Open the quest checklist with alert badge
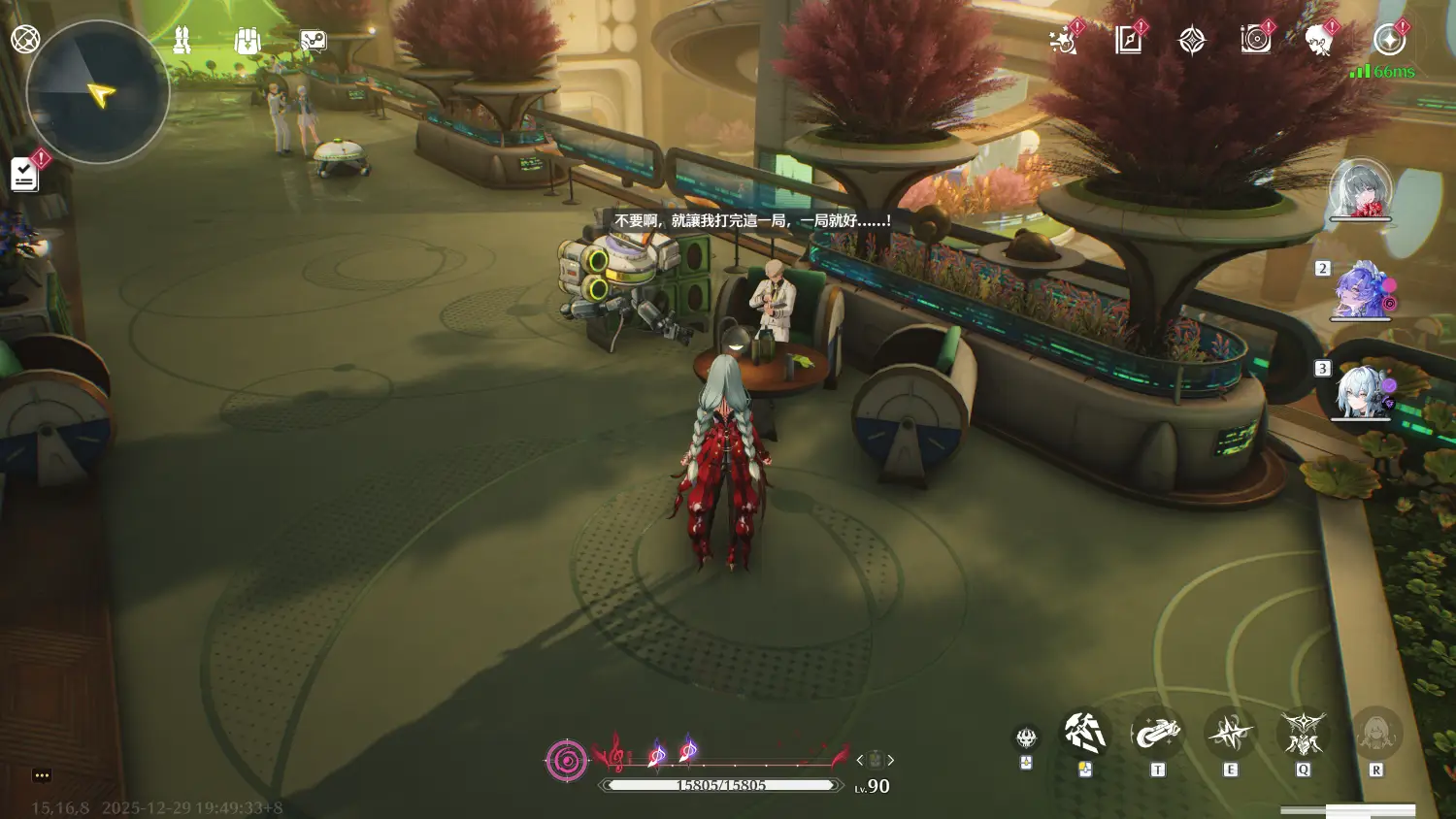The height and width of the screenshot is (819, 1456). 25,175
